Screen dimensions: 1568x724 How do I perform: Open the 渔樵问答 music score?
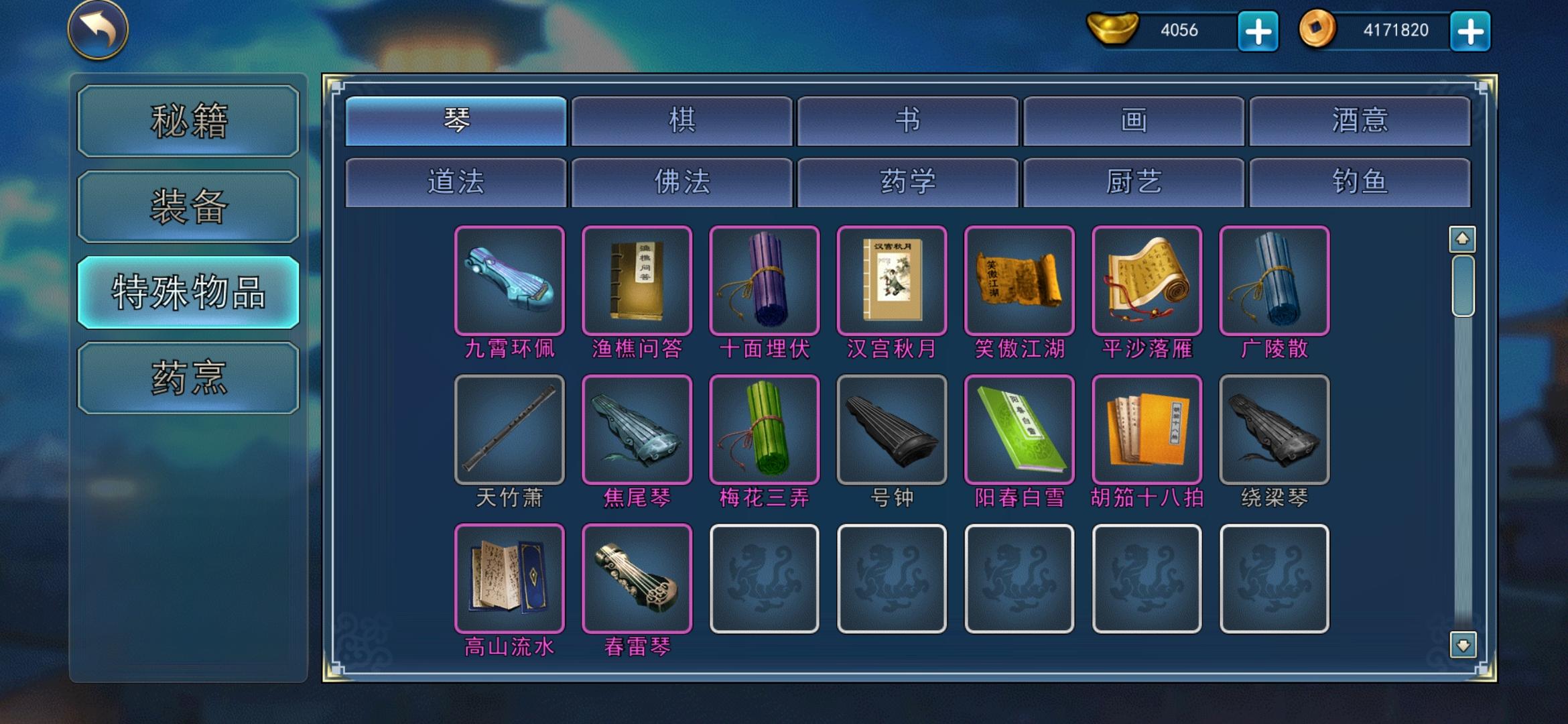pyautogui.click(x=637, y=282)
